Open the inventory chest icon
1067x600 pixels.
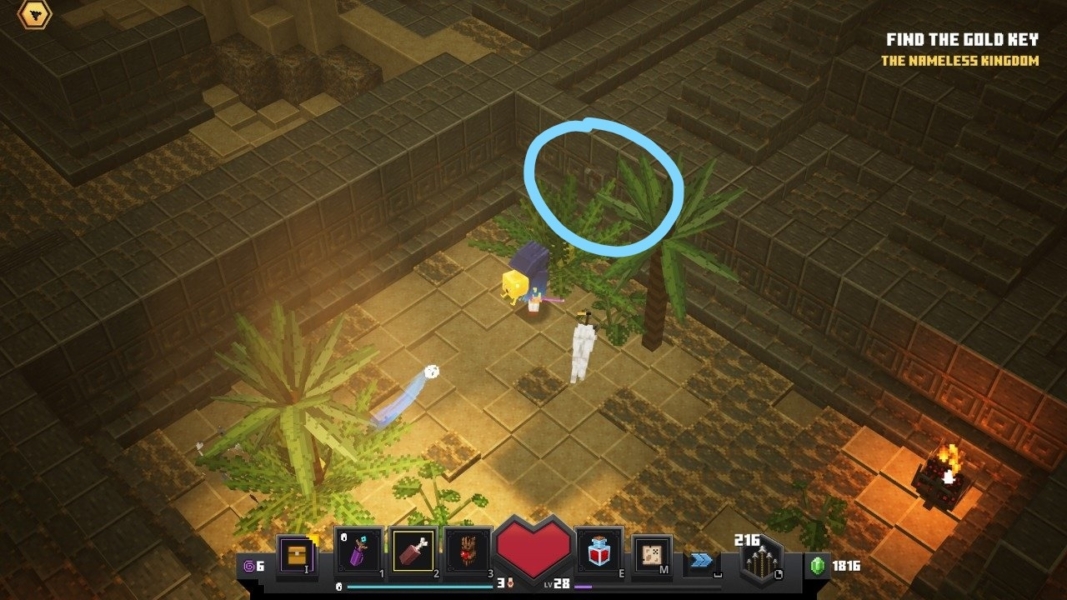[296, 553]
